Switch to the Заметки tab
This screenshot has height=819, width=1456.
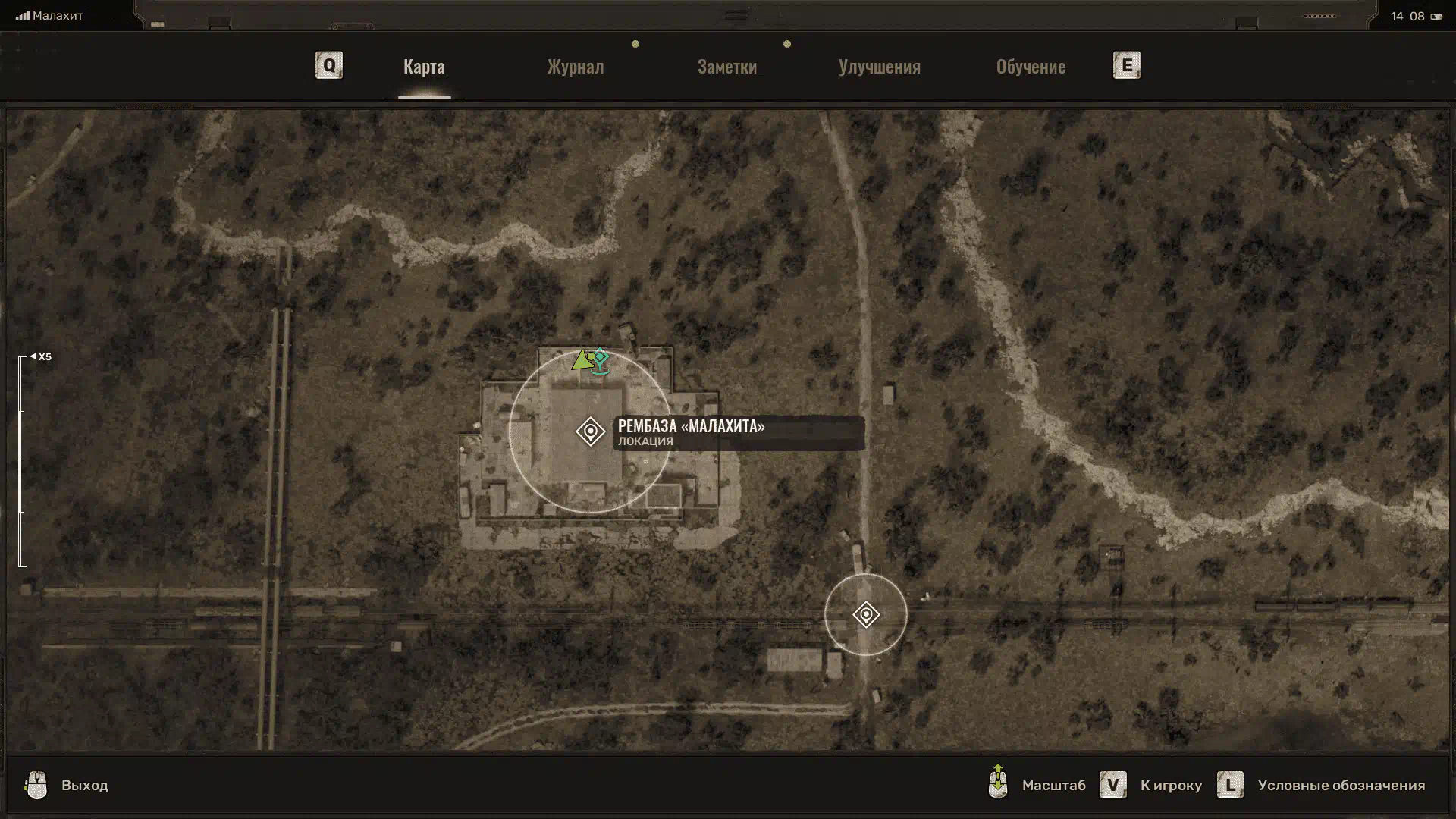click(x=726, y=67)
